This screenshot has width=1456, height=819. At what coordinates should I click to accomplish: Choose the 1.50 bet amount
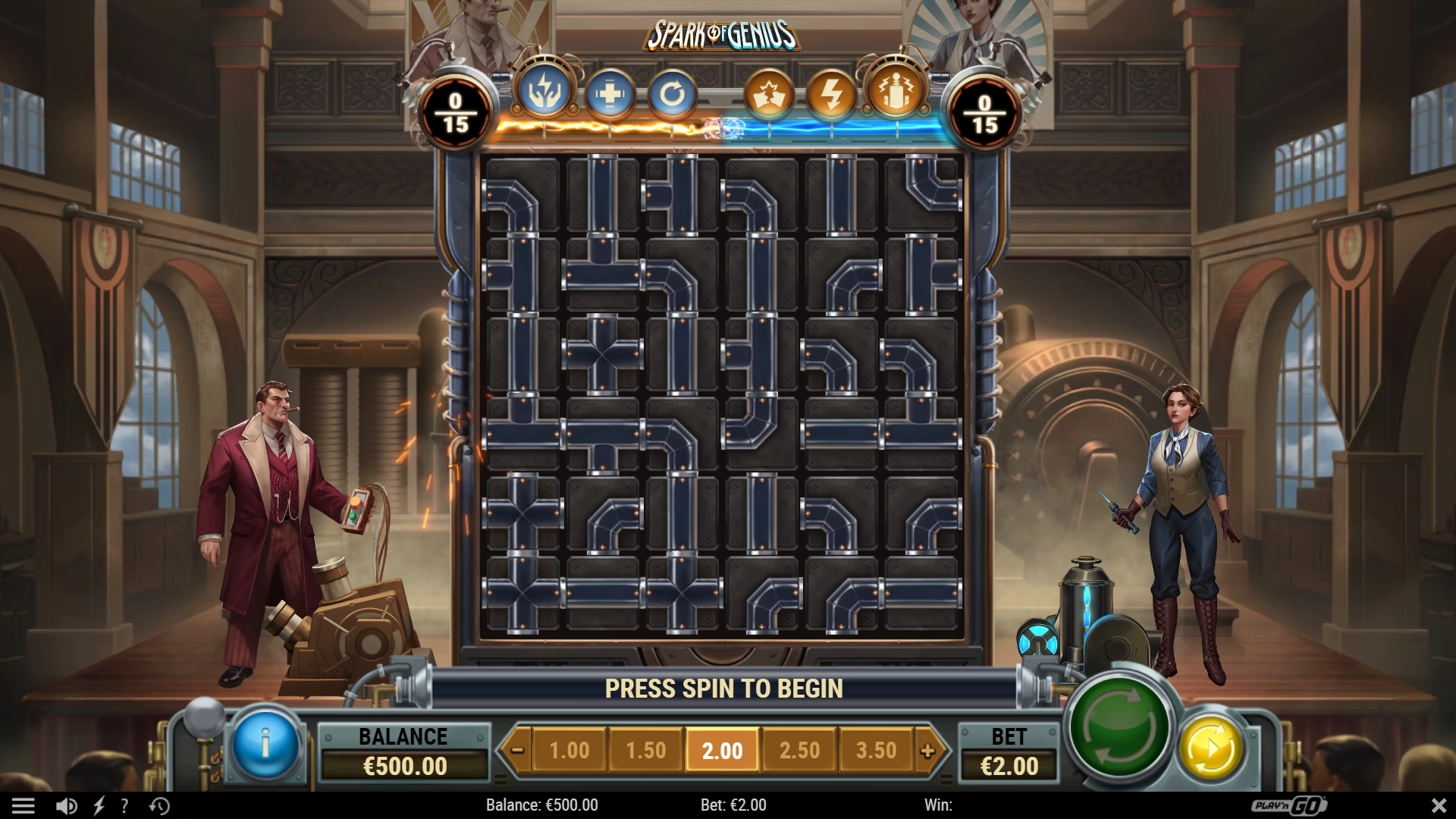point(645,751)
